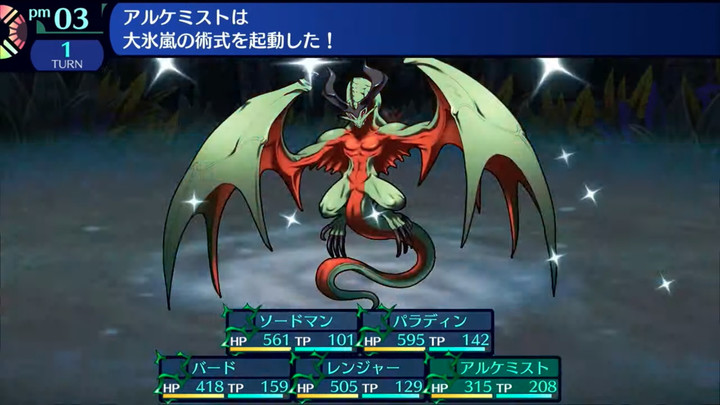The image size is (720, 405).
Task: Choose the バード party member panel
Action: click(x=224, y=377)
